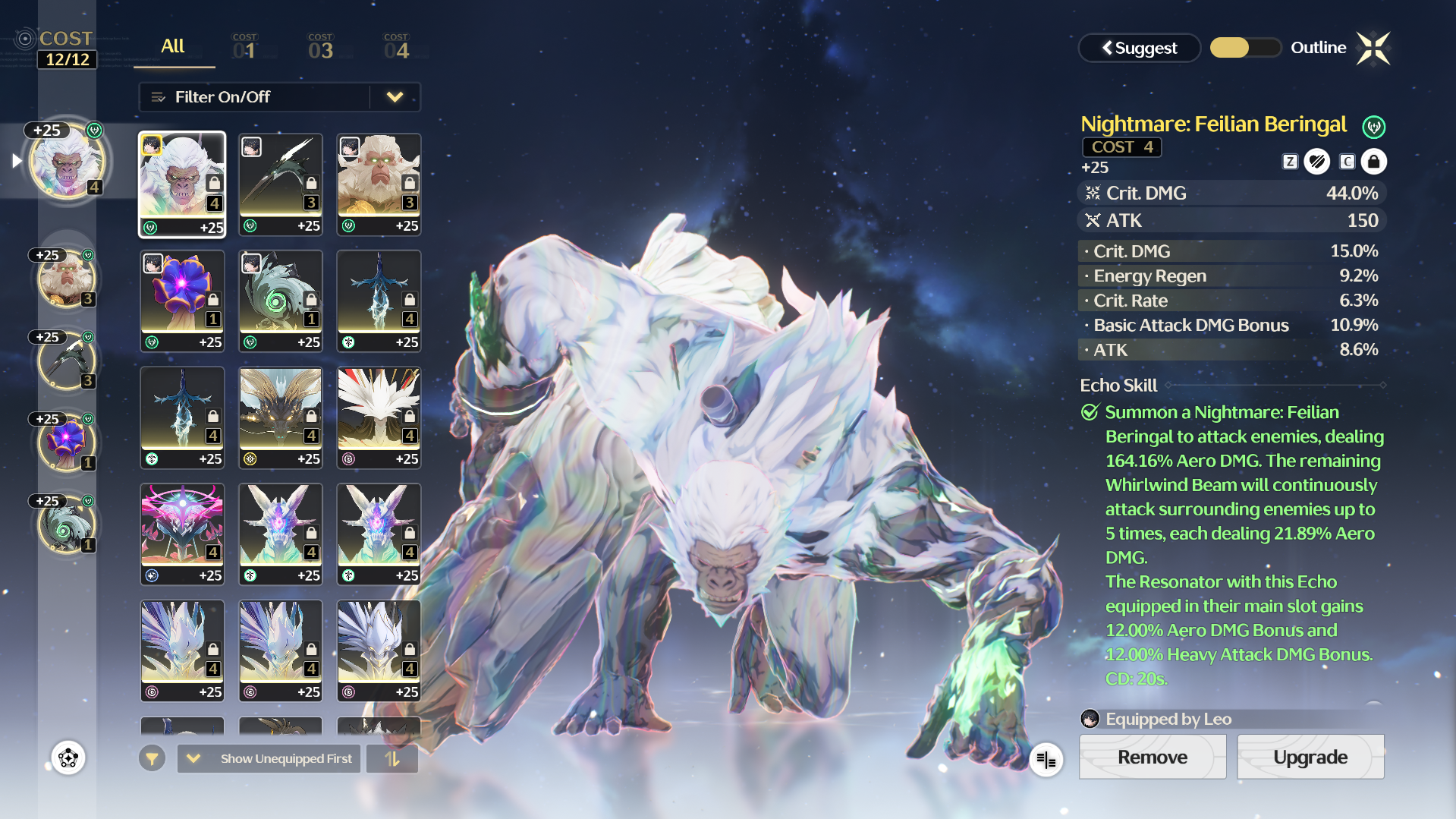
Task: Select the purple flower echo loadout slot
Action: tap(67, 443)
